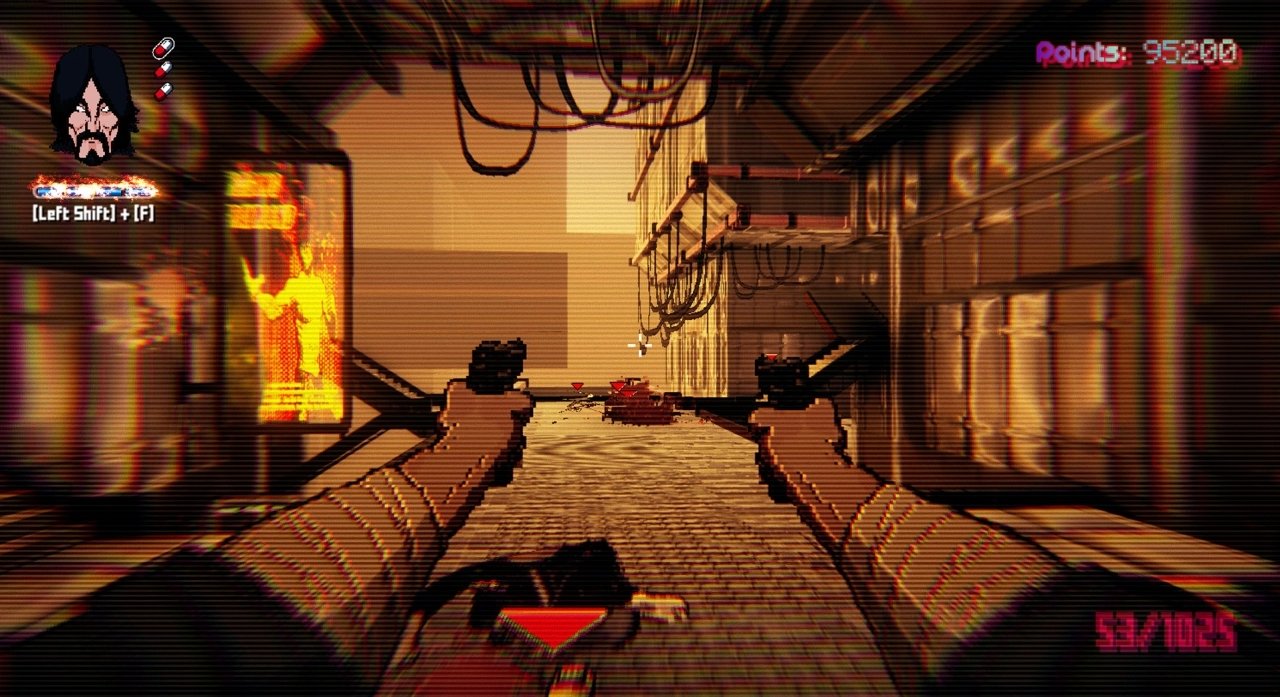Click the long-haired character portrait
1280x697 pixels.
[x=93, y=104]
